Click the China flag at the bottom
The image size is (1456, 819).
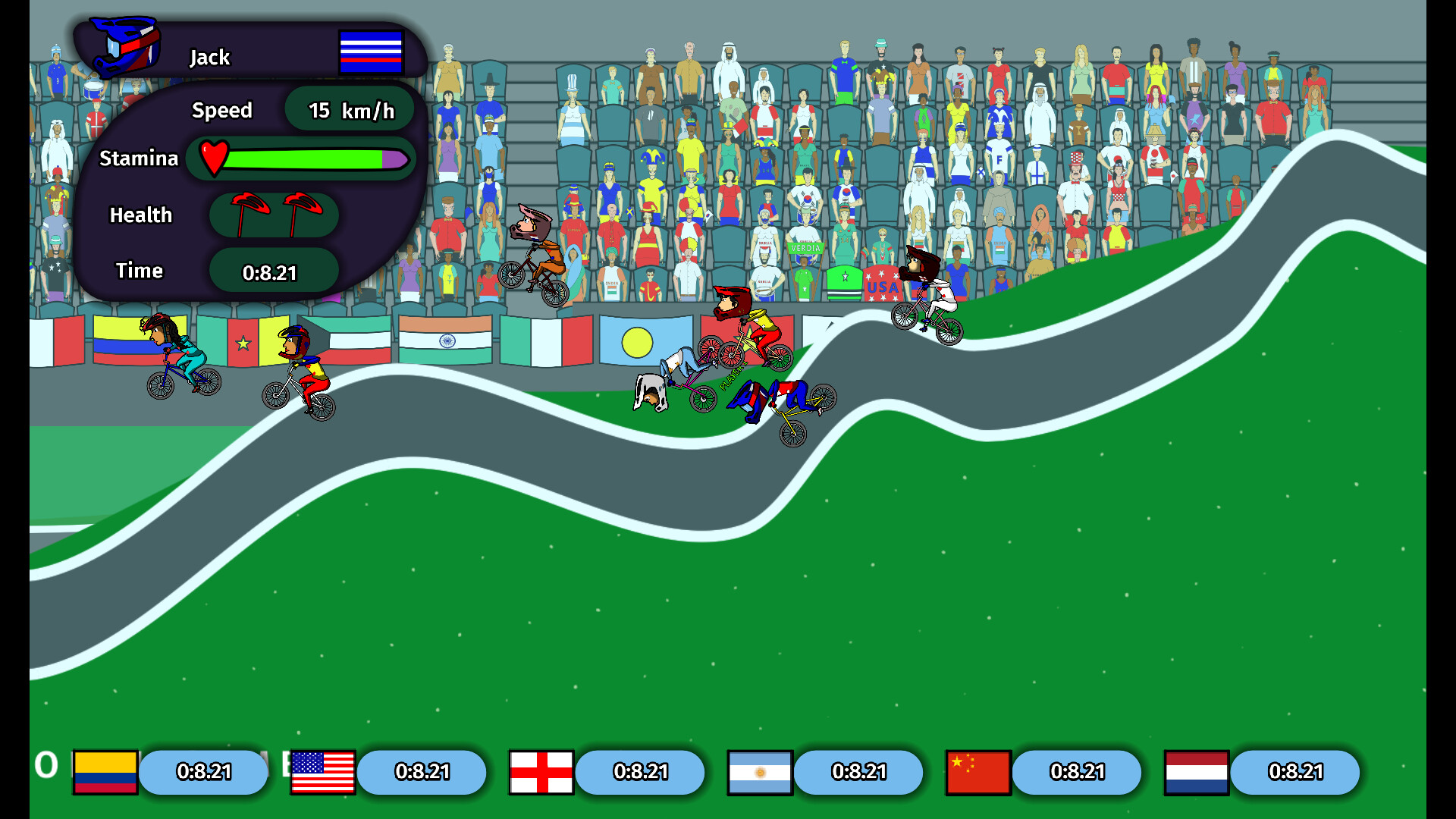tap(977, 772)
